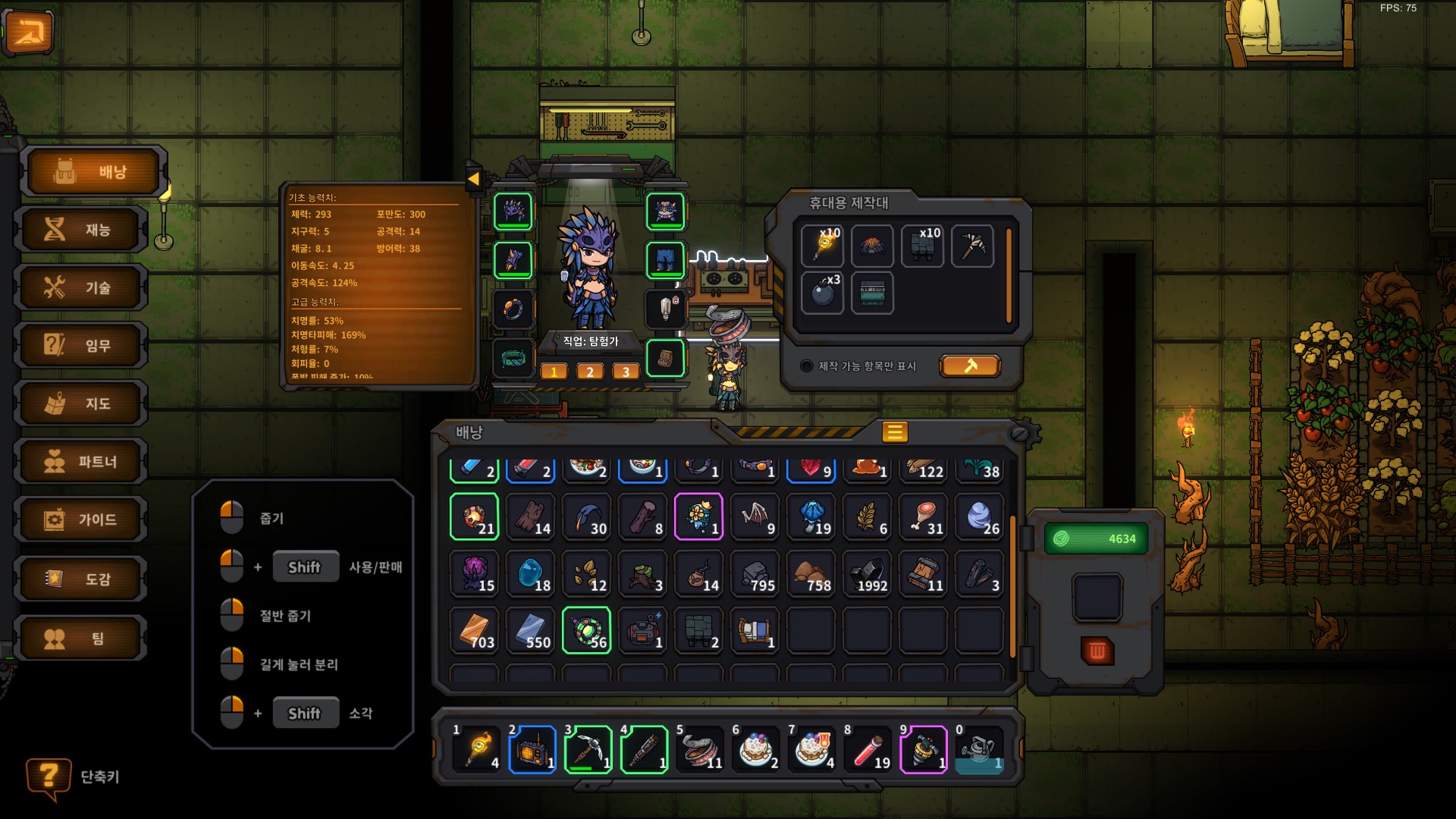Toggle 제작 가능 항목만 표시 filter
Image resolution: width=1456 pixels, height=819 pixels.
807,366
